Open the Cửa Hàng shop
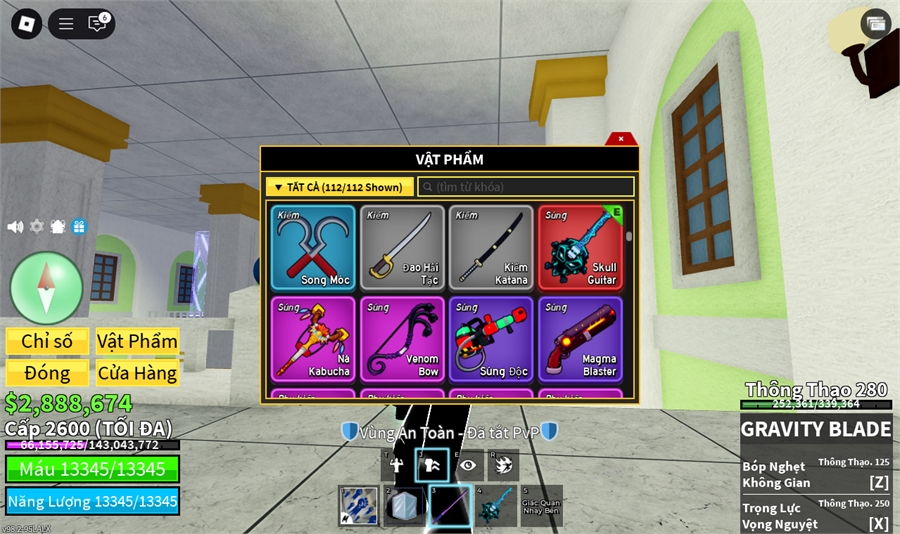The height and width of the screenshot is (534, 900). tap(137, 373)
